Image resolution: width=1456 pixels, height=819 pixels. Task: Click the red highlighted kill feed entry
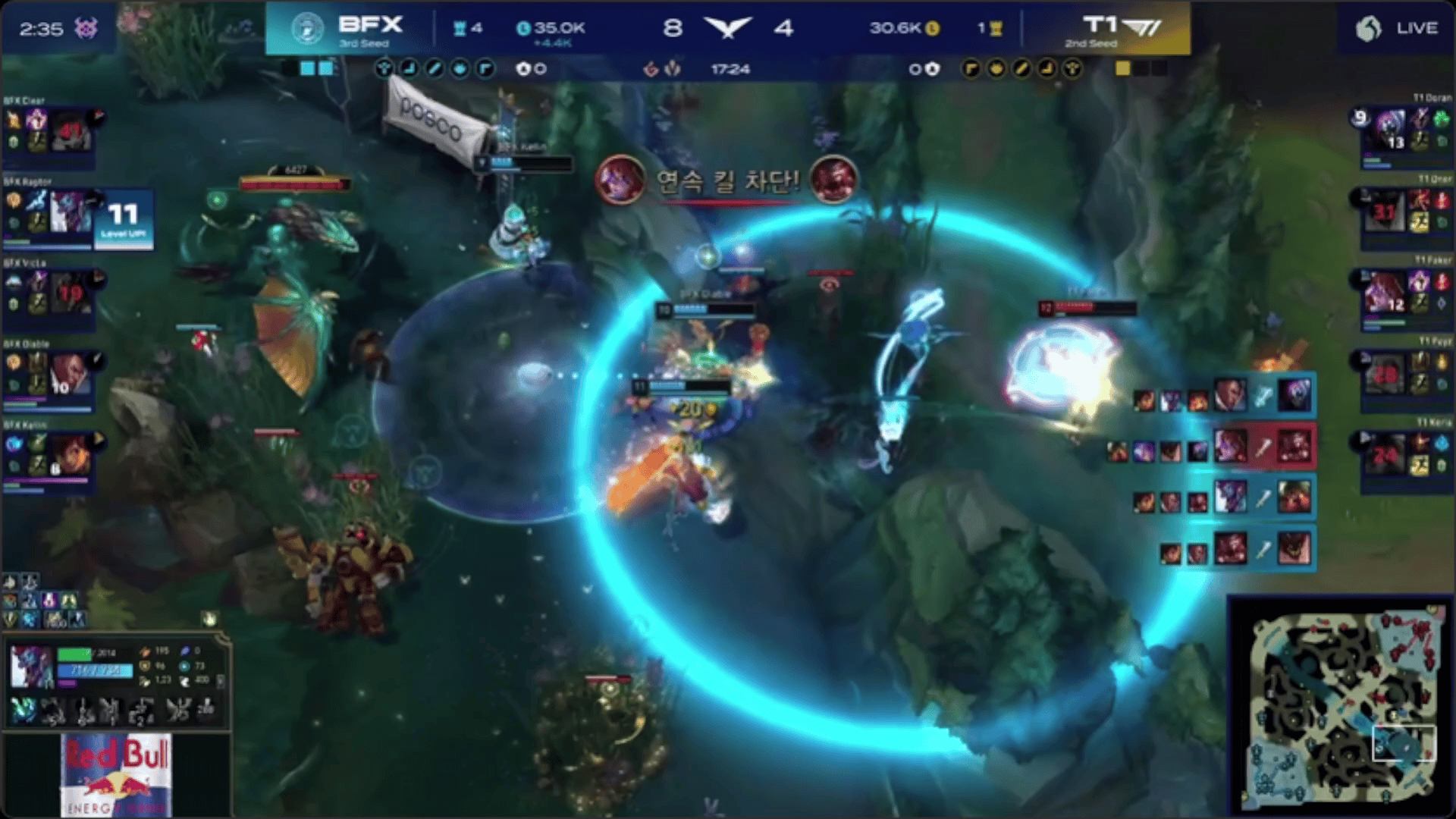coord(1212,447)
